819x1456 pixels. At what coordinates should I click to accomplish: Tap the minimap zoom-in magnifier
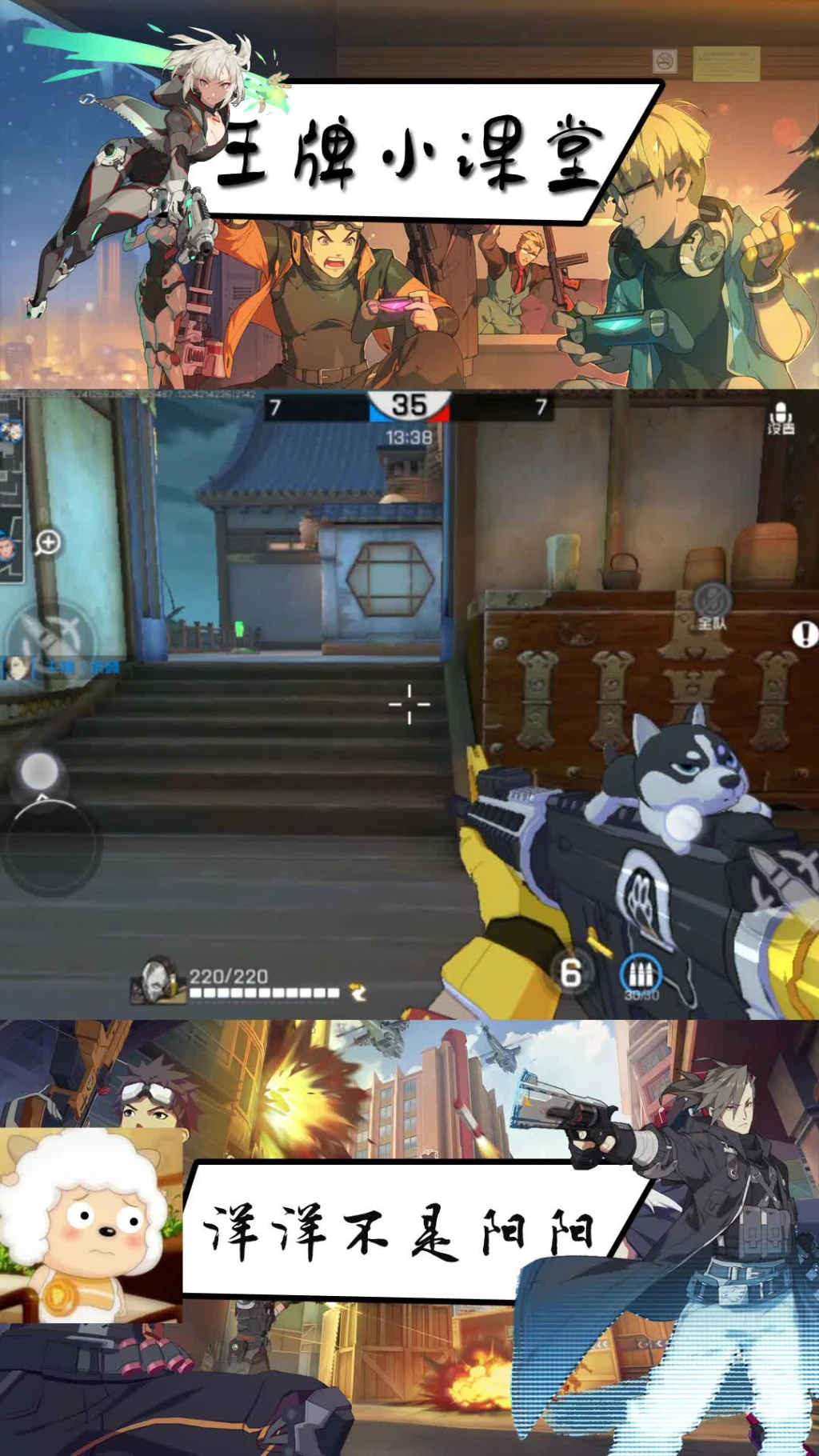(x=48, y=543)
